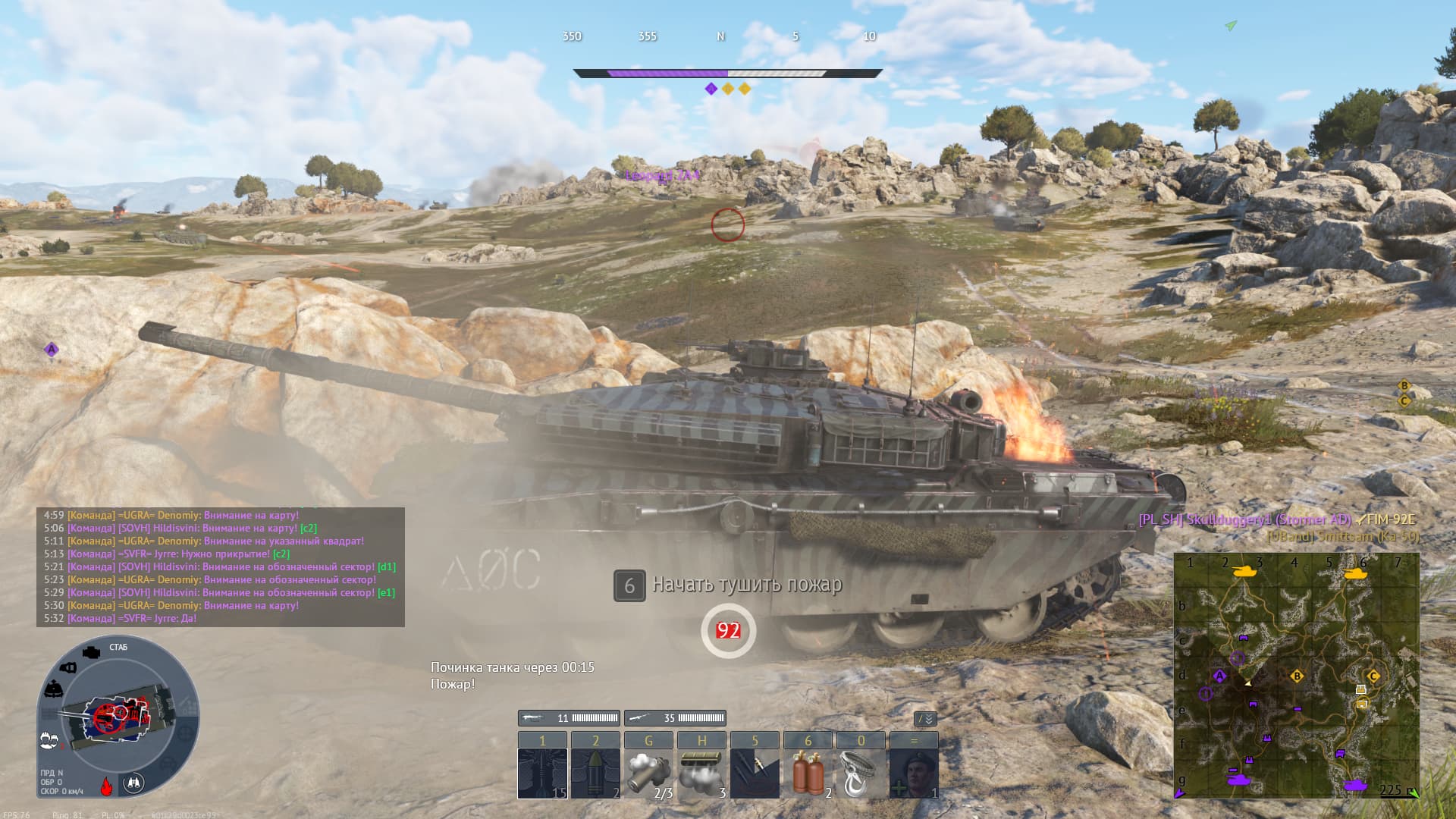Viewport: 1456px width, 819px height.
Task: Activate the fire extinguisher slot
Action: pyautogui.click(x=808, y=772)
